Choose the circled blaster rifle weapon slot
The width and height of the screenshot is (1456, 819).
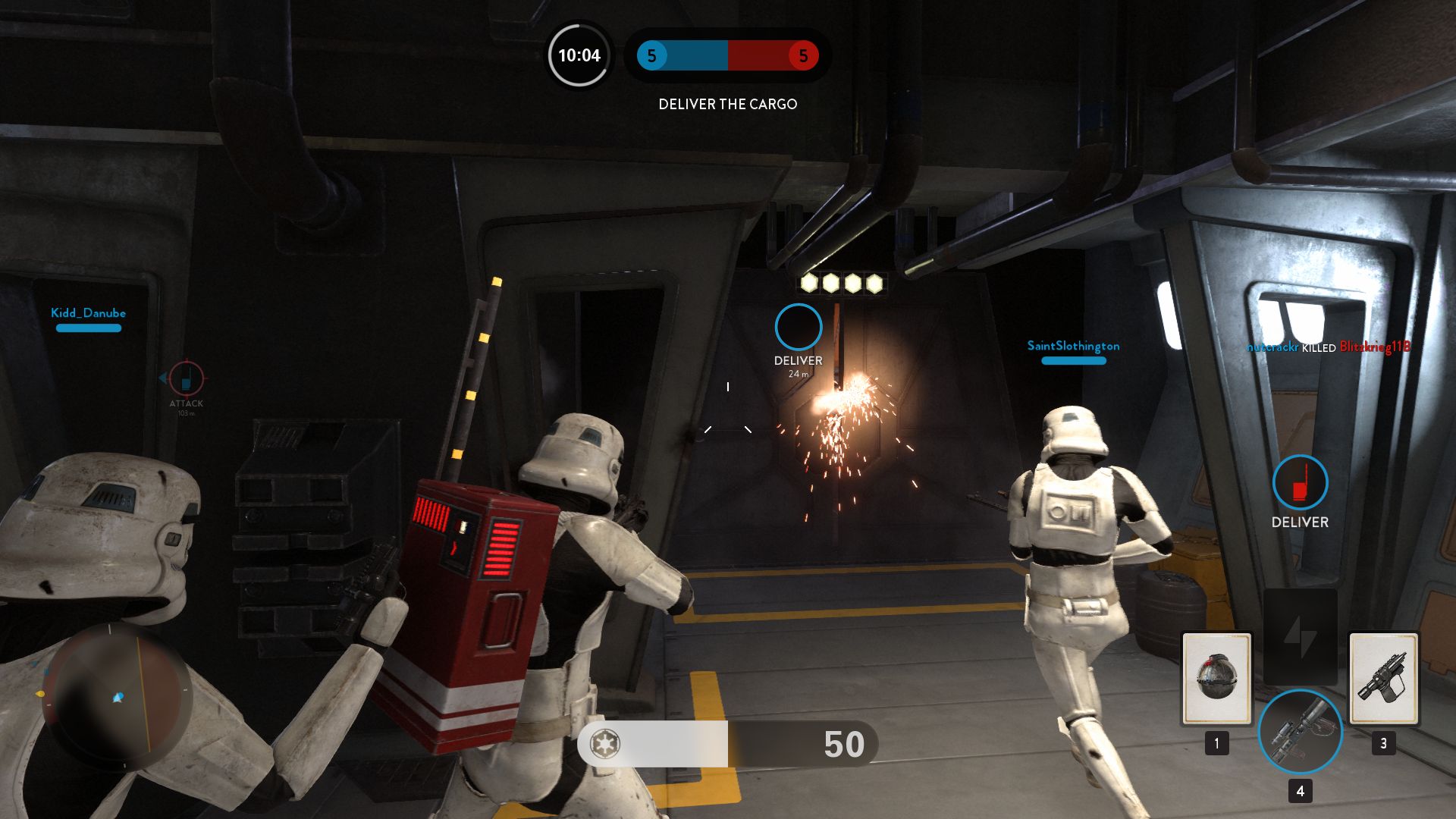coord(1300,731)
